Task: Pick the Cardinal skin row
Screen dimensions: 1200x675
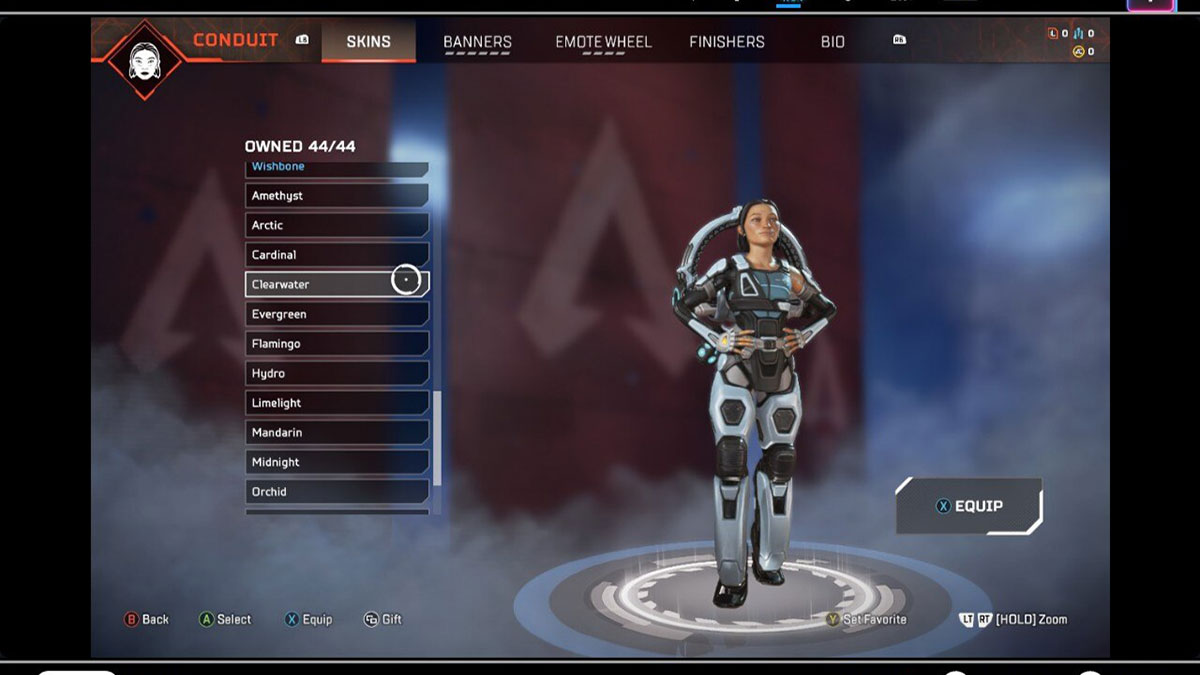Action: click(x=336, y=255)
